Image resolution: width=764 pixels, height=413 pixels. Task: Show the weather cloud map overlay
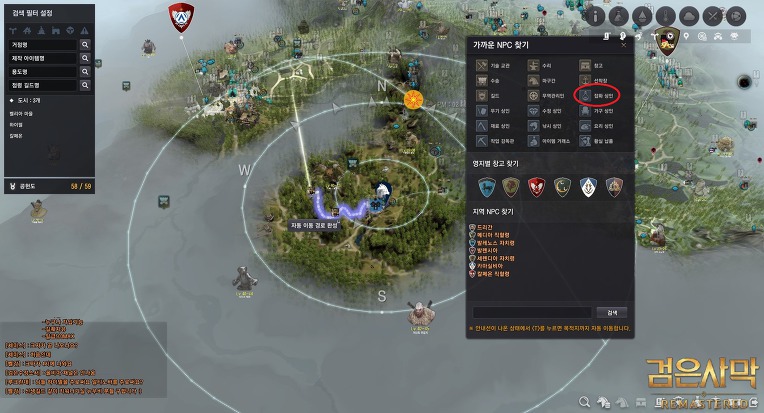(x=691, y=17)
